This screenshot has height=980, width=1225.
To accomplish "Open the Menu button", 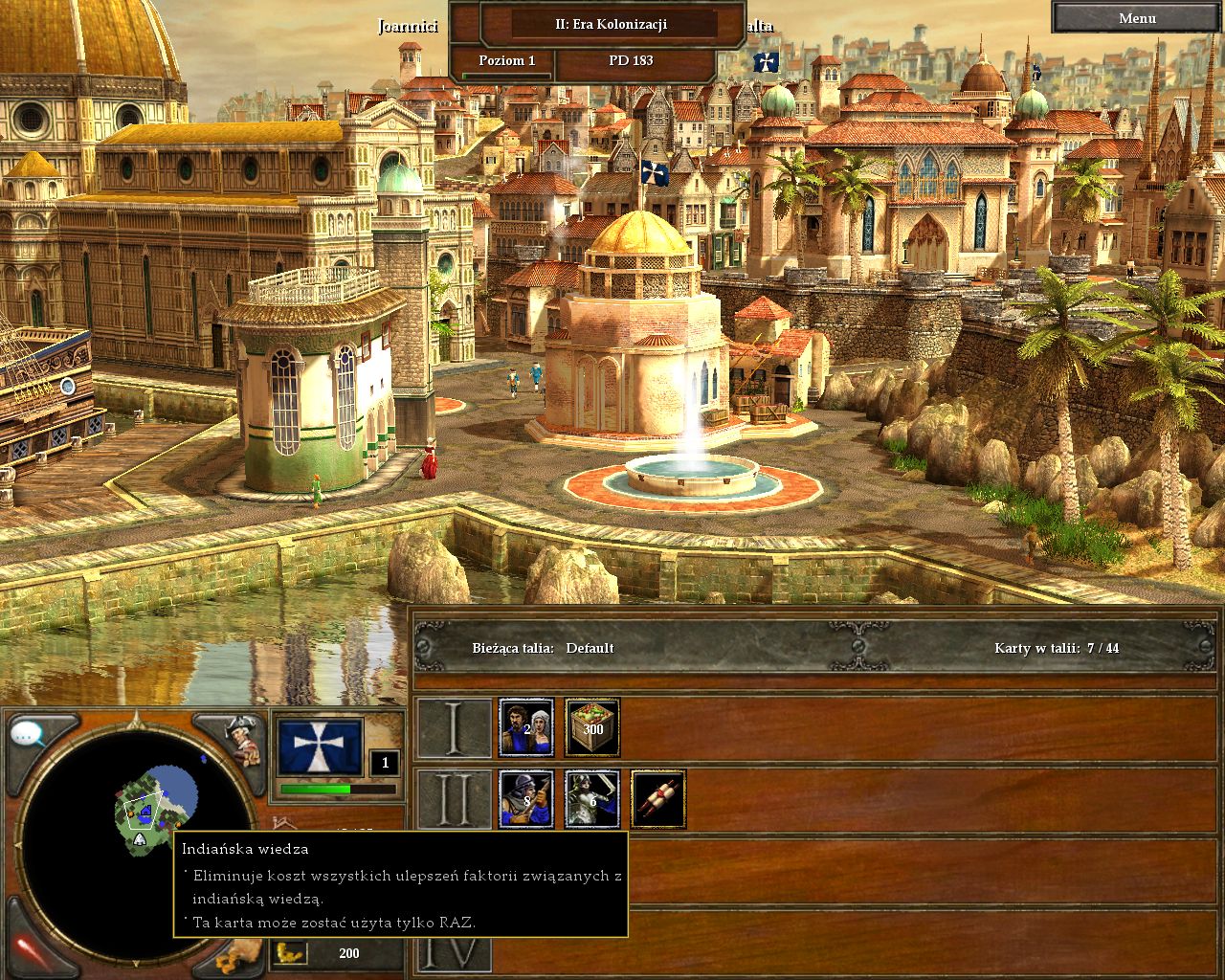I will [1137, 18].
